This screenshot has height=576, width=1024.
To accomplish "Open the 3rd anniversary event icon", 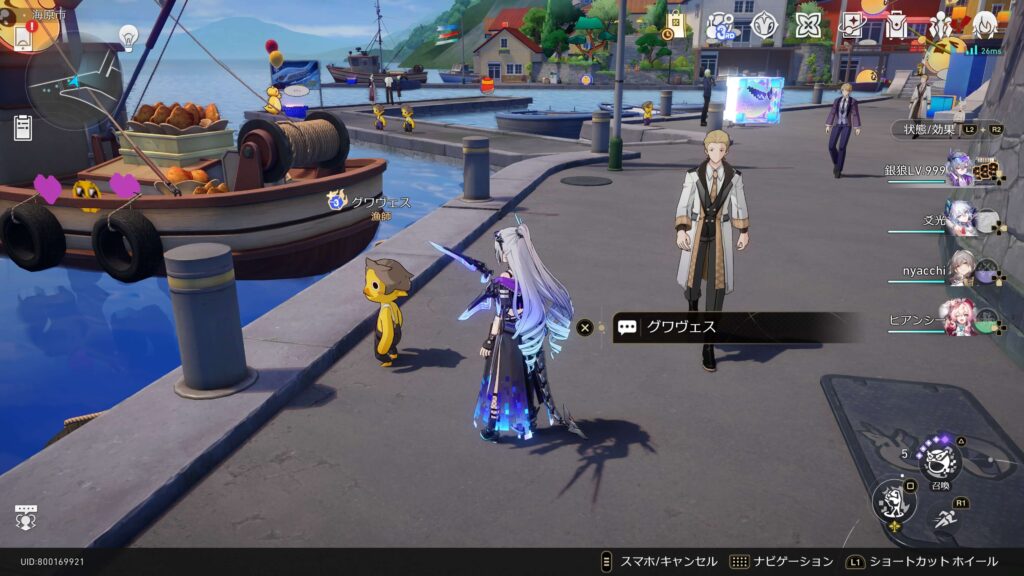I will pos(720,27).
